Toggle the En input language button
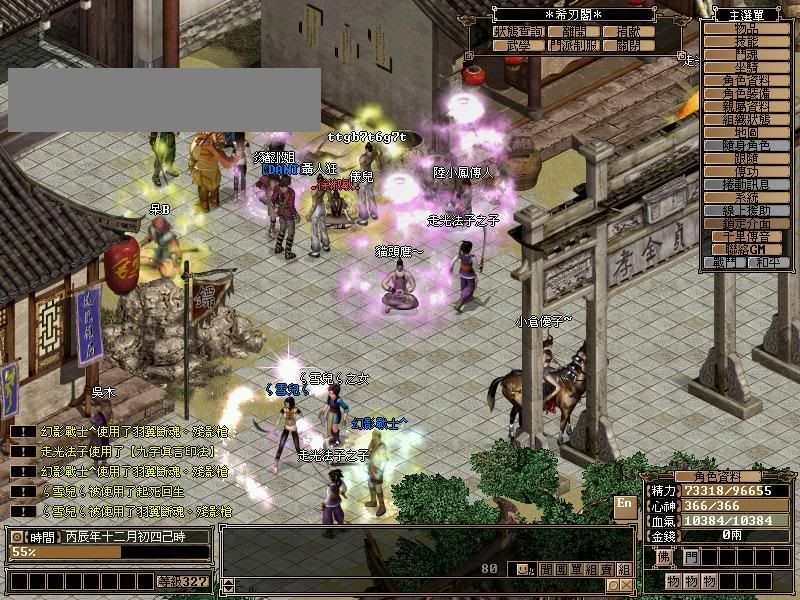Image resolution: width=800 pixels, height=600 pixels. tap(624, 503)
